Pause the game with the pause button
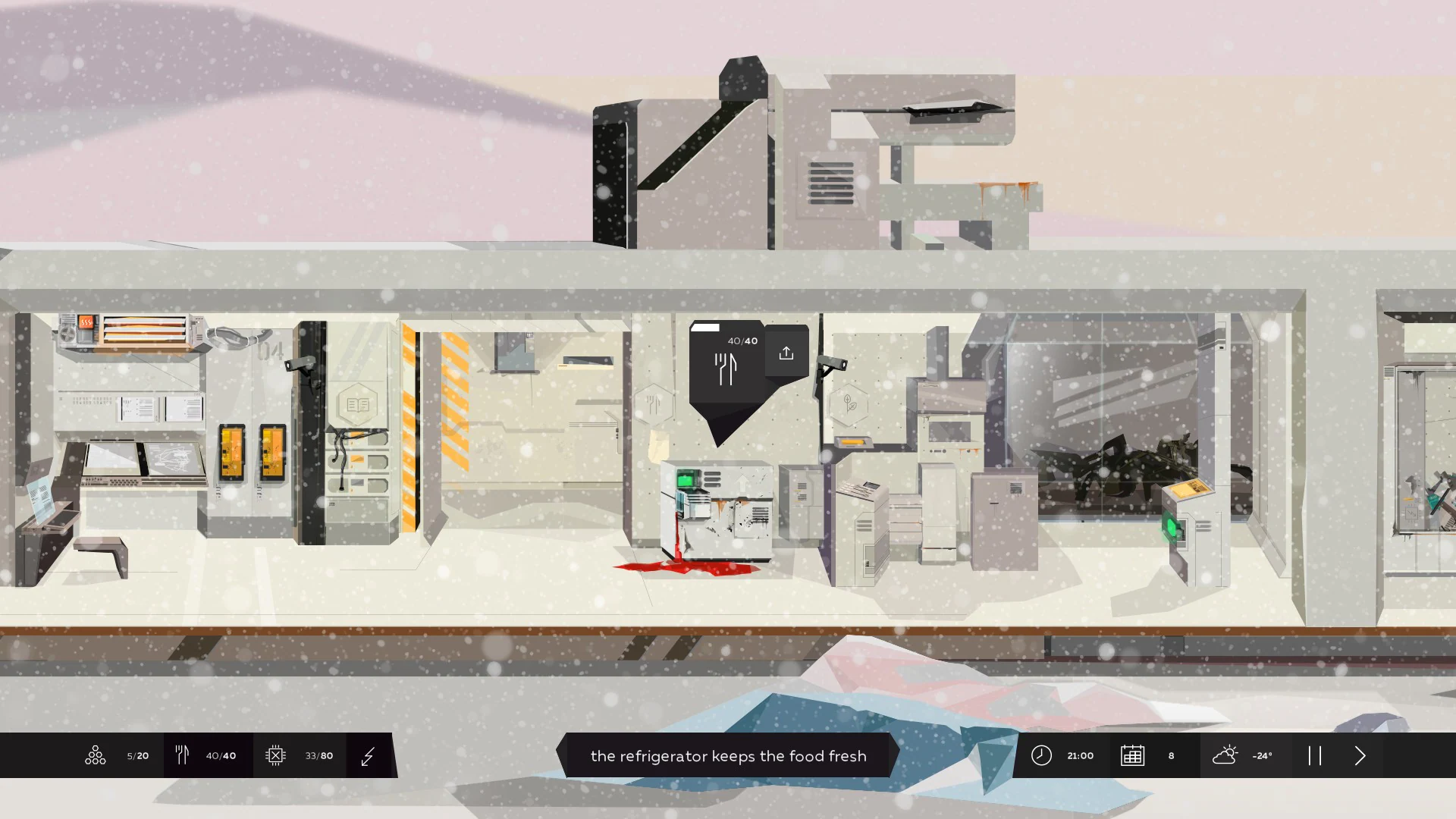This screenshot has width=1456, height=819. click(1316, 755)
